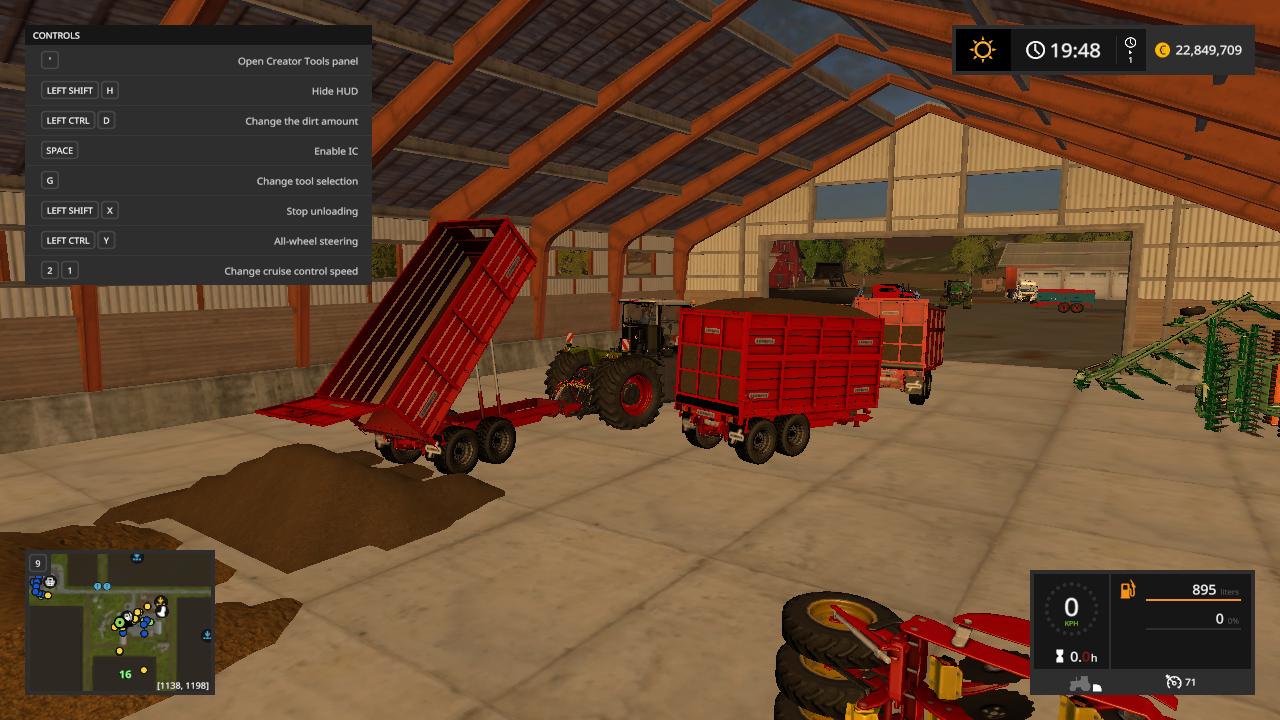Screen dimensions: 1280x720
Task: Click the shop marker icon on the minimap
Action: tap(50, 582)
